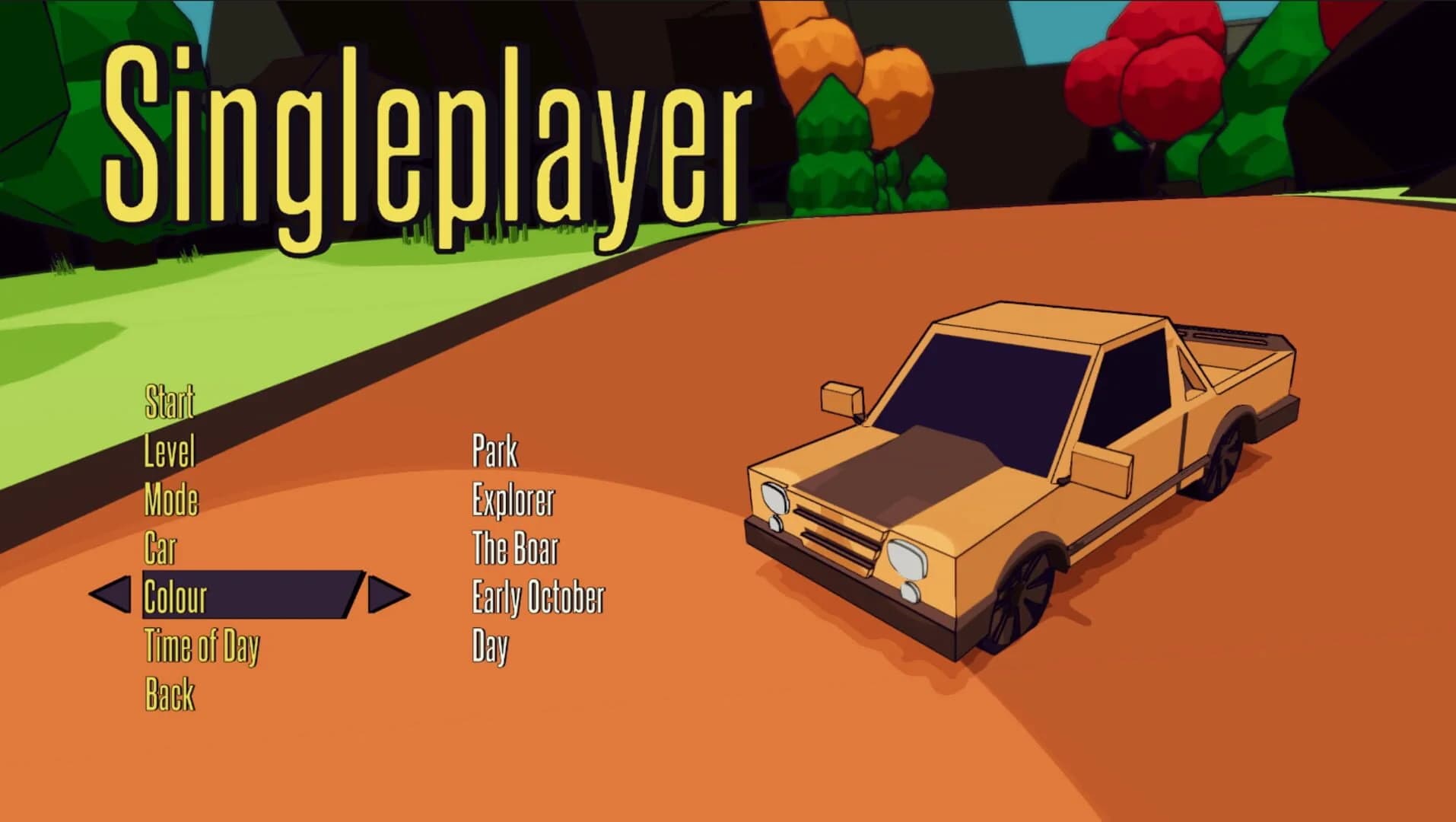Image resolution: width=1456 pixels, height=822 pixels.
Task: Select the Mode menu entry
Action: tap(173, 500)
